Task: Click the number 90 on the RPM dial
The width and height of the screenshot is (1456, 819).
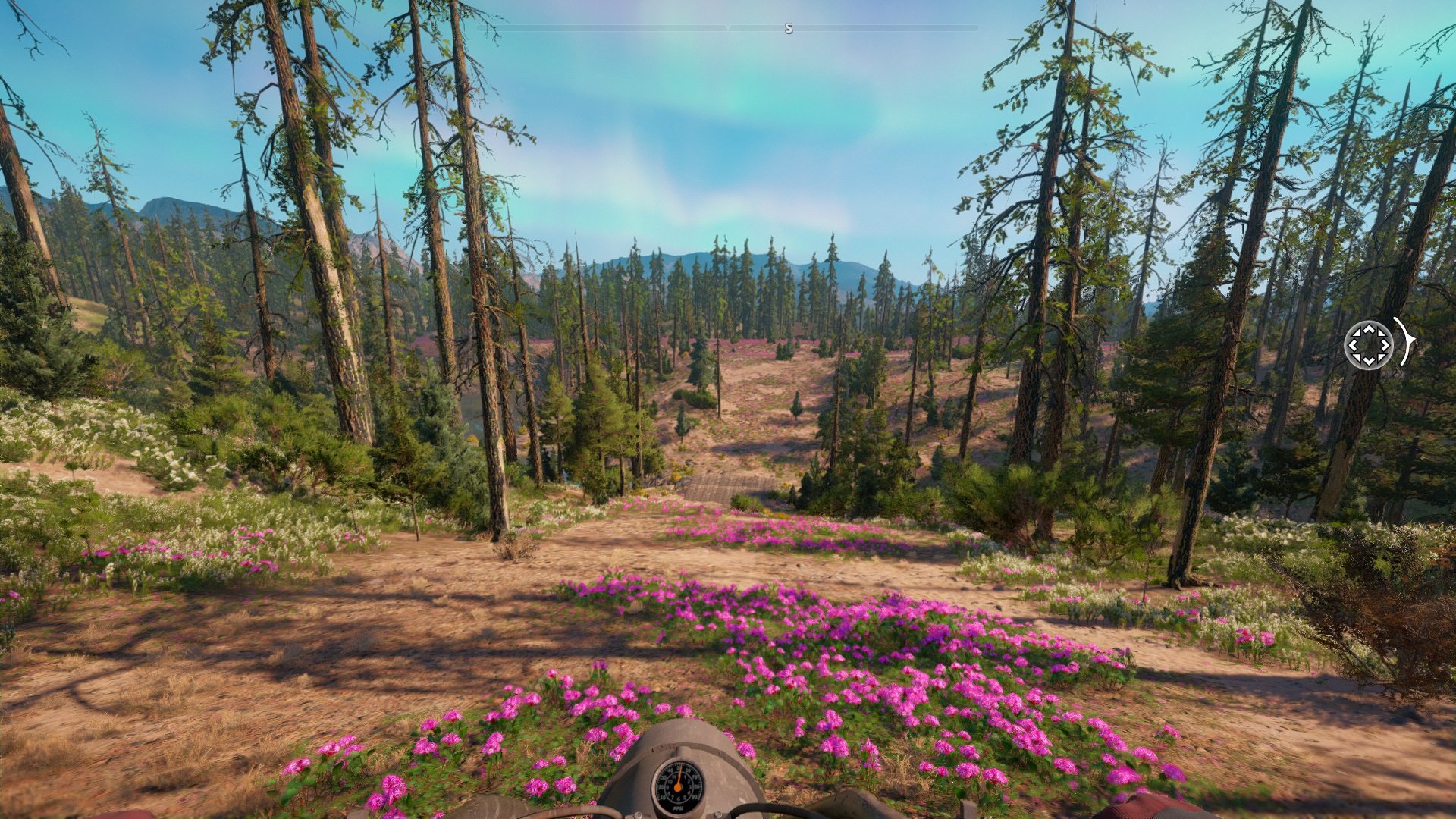Action: coord(695,796)
